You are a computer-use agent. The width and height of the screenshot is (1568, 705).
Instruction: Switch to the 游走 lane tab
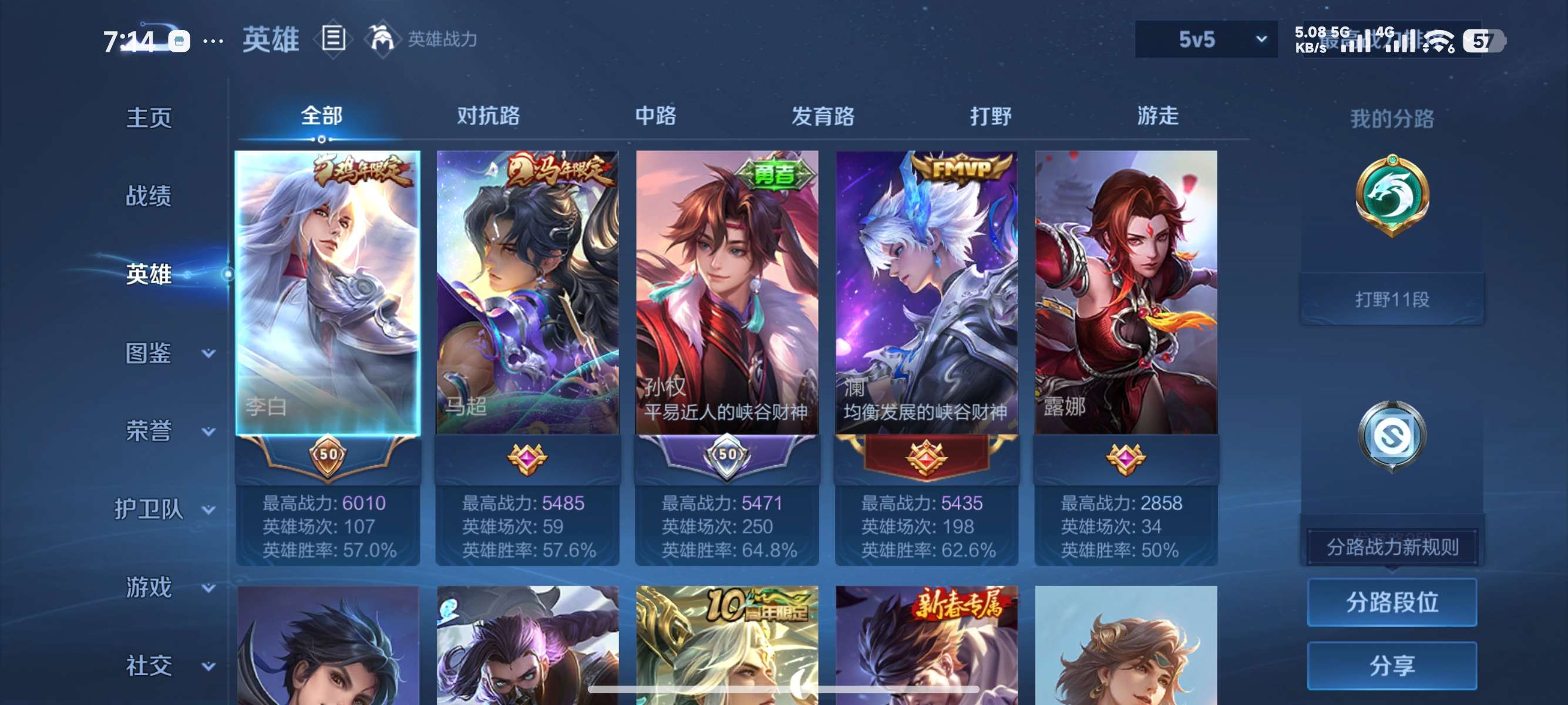pyautogui.click(x=1158, y=116)
